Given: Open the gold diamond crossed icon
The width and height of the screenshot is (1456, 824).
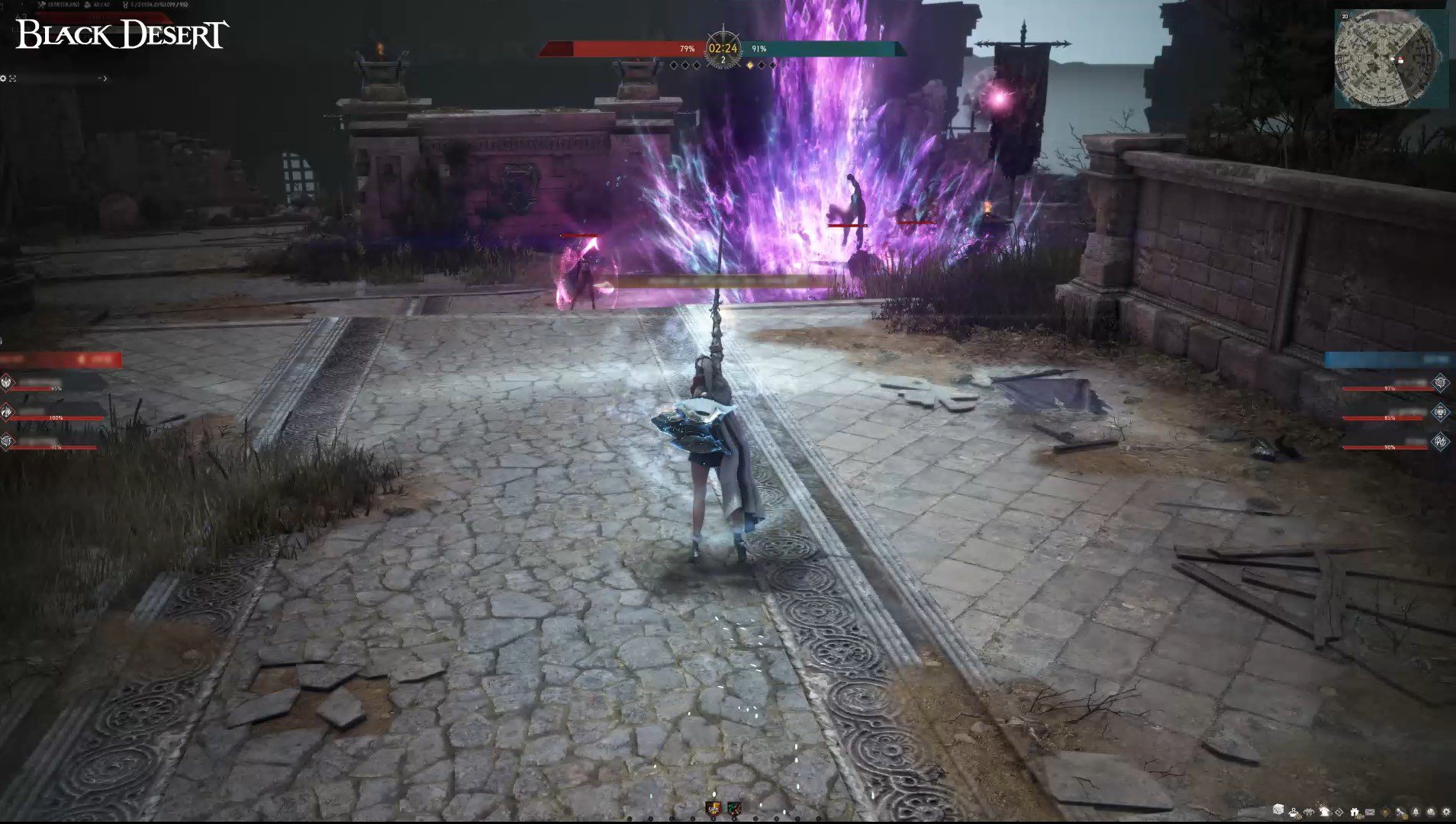Looking at the screenshot, I should (1386, 813).
